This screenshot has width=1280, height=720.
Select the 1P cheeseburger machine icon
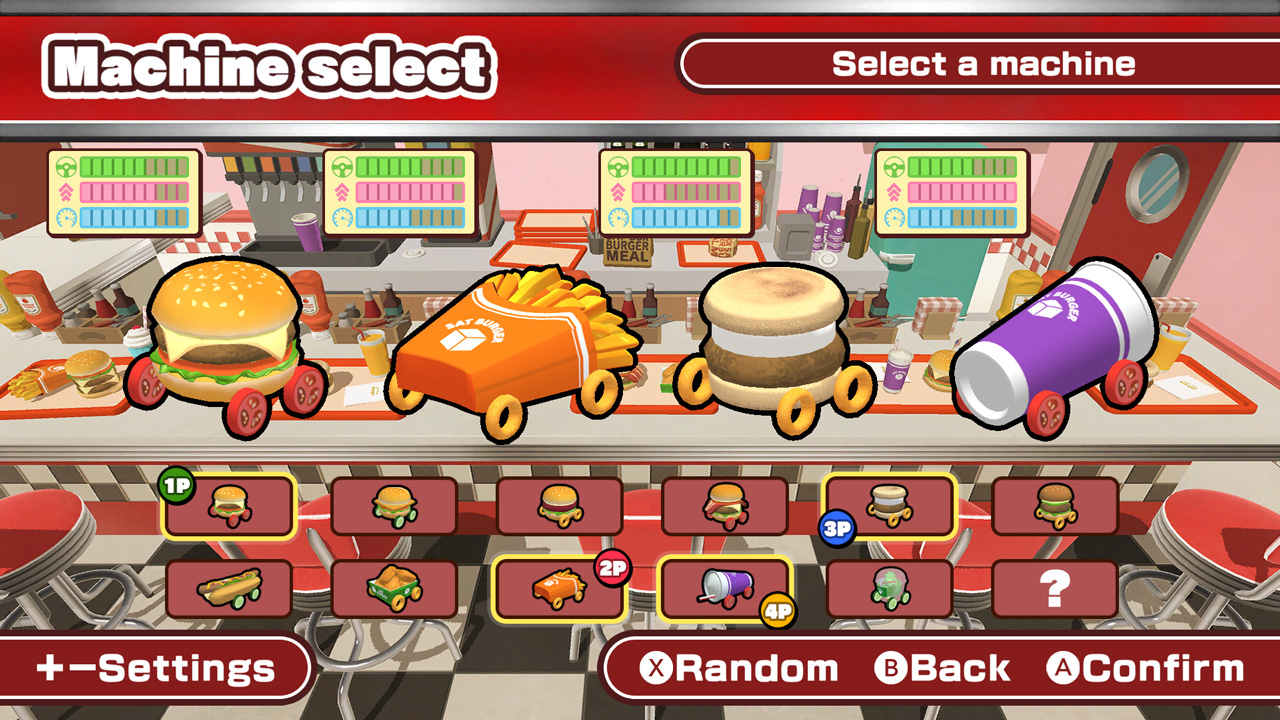(x=229, y=505)
